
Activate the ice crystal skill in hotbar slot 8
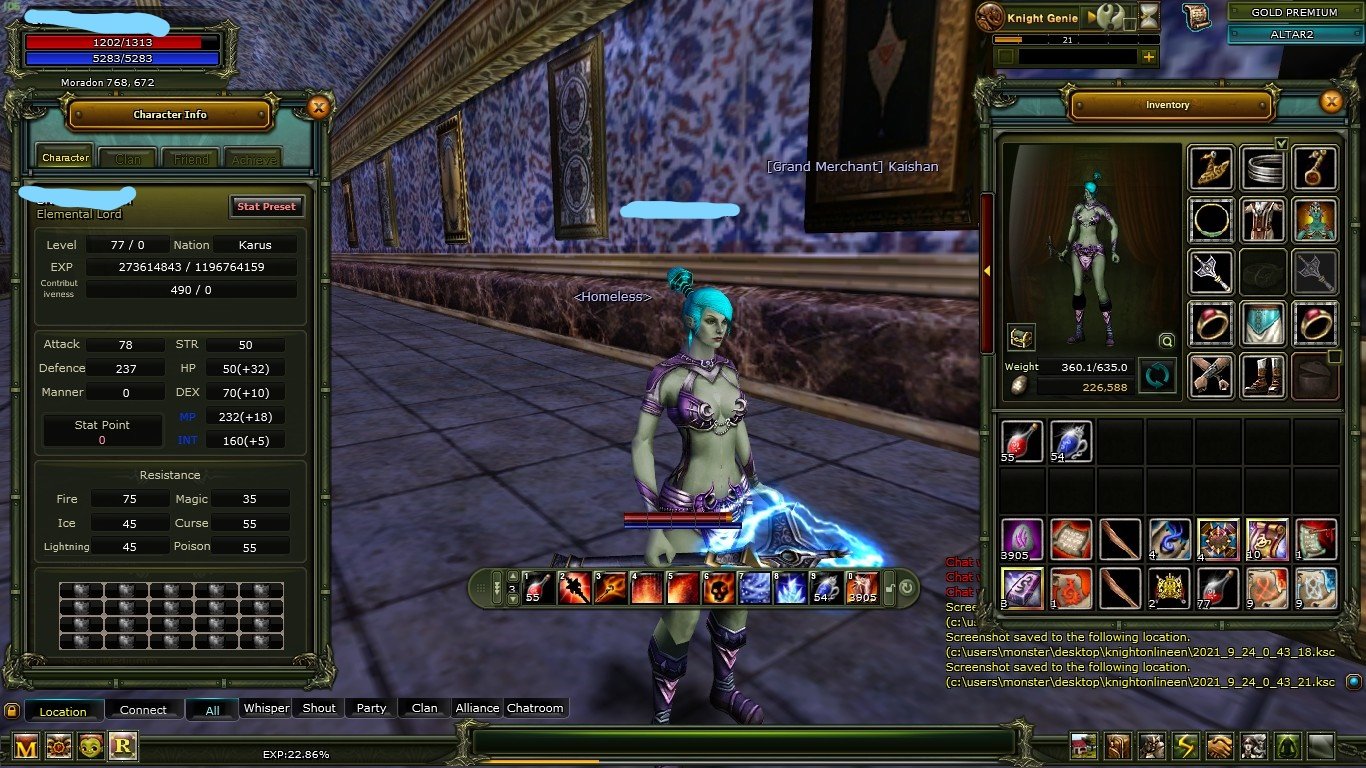(x=791, y=588)
